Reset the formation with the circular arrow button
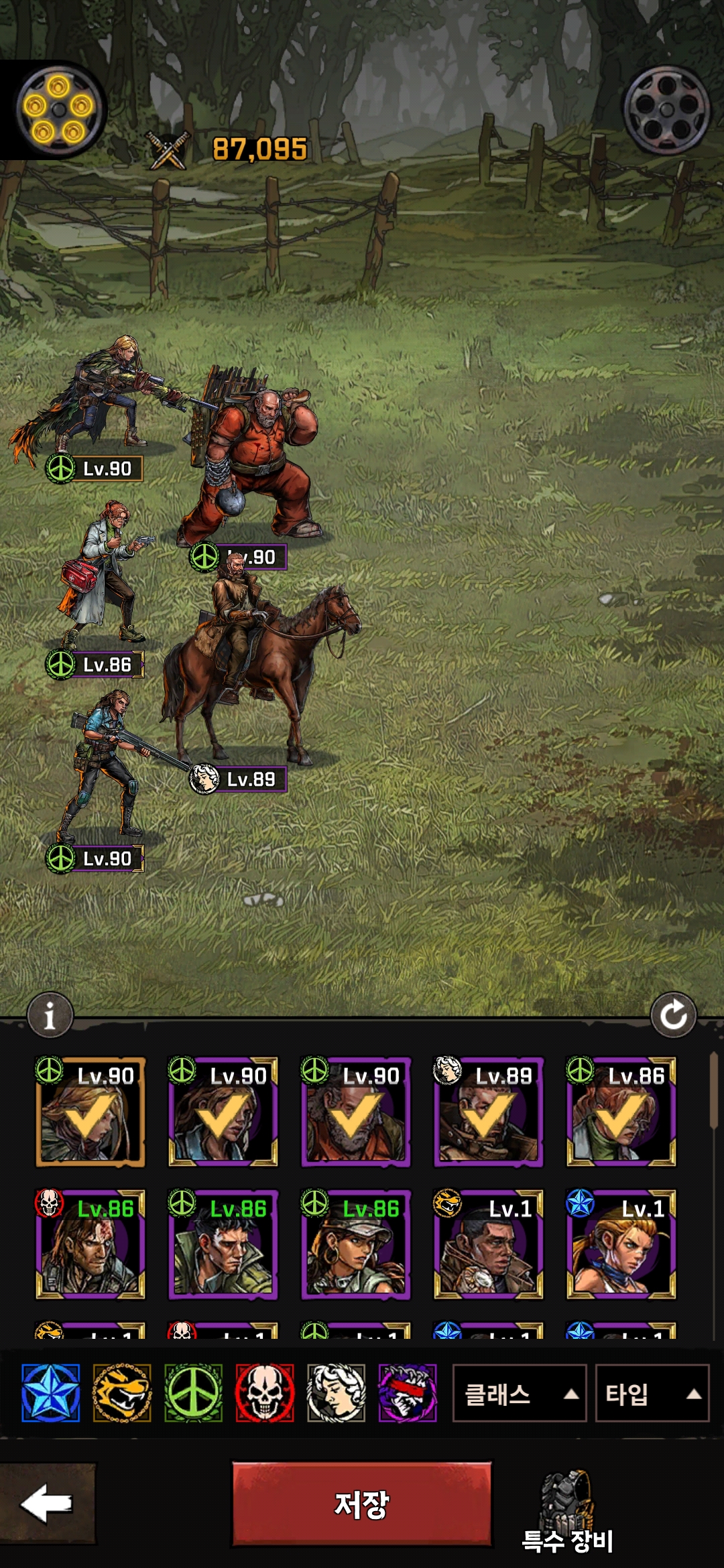724x1568 pixels. 673,1015
